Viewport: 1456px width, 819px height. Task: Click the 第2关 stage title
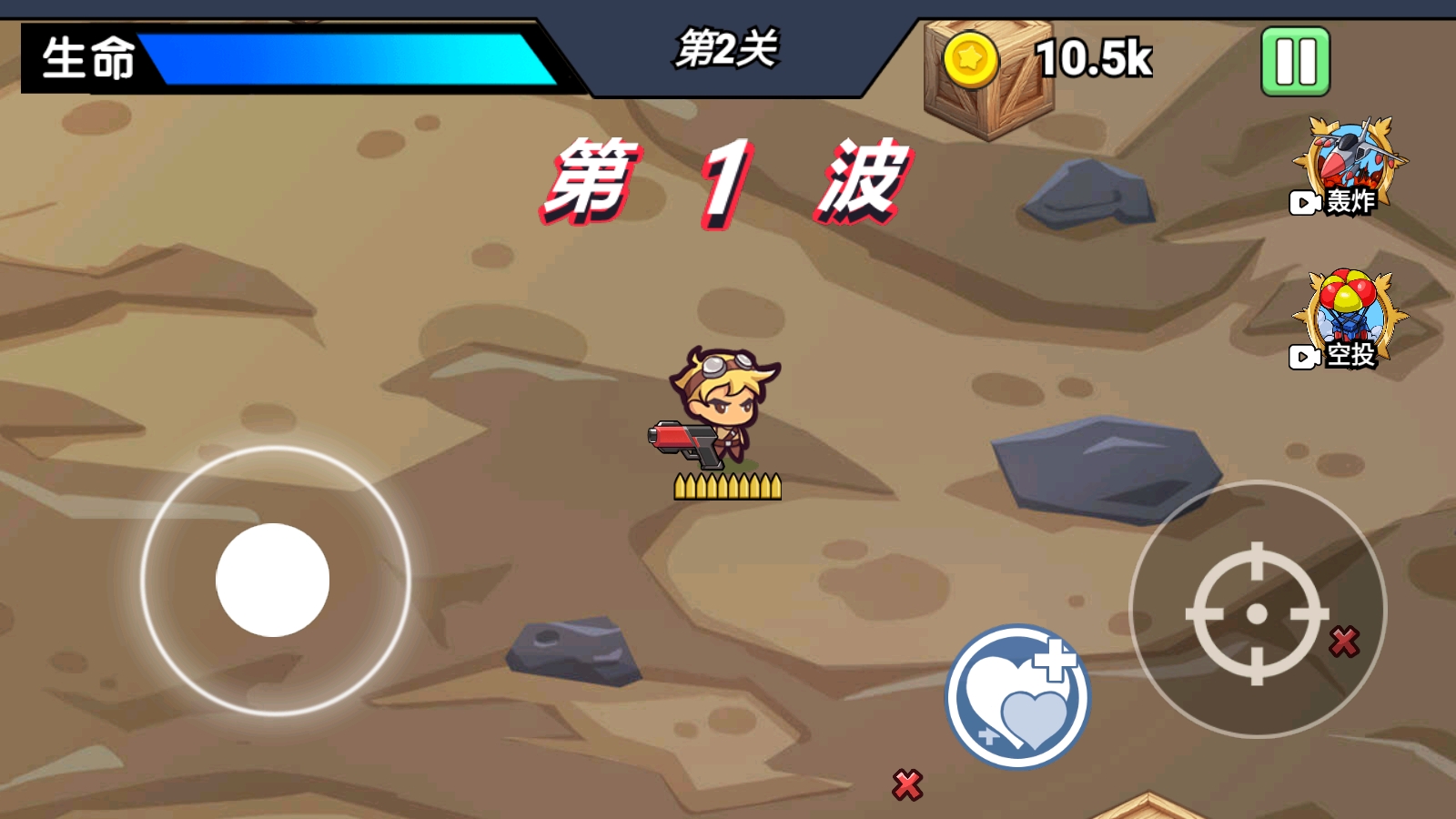click(x=728, y=51)
